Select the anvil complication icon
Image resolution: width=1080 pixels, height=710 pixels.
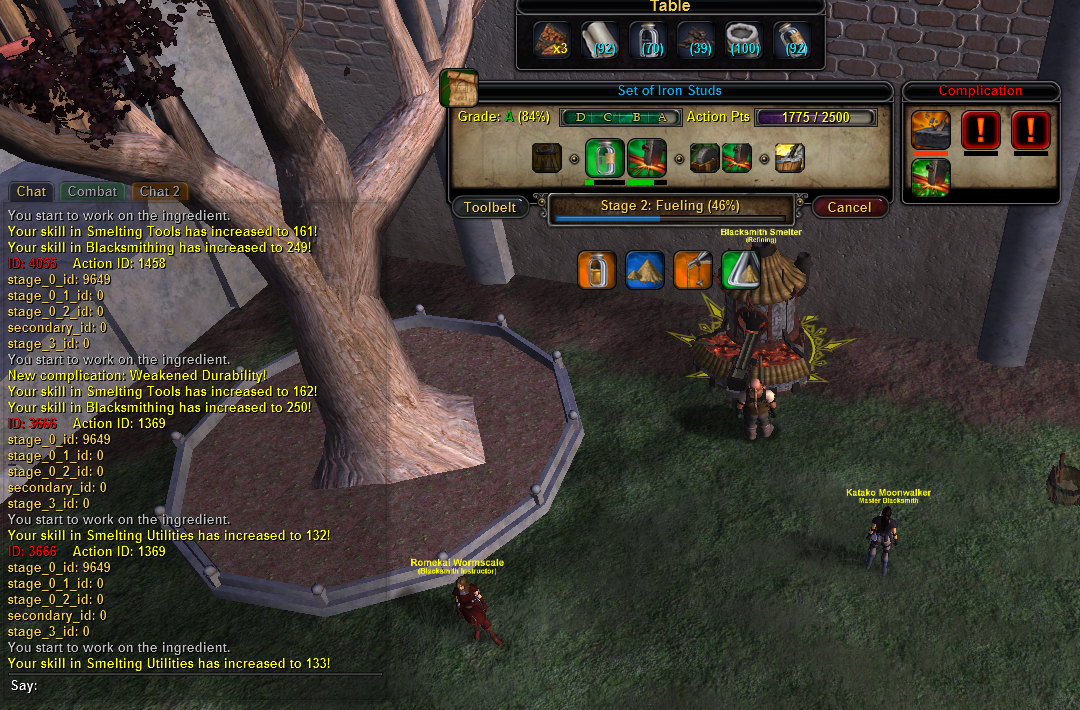coord(930,130)
